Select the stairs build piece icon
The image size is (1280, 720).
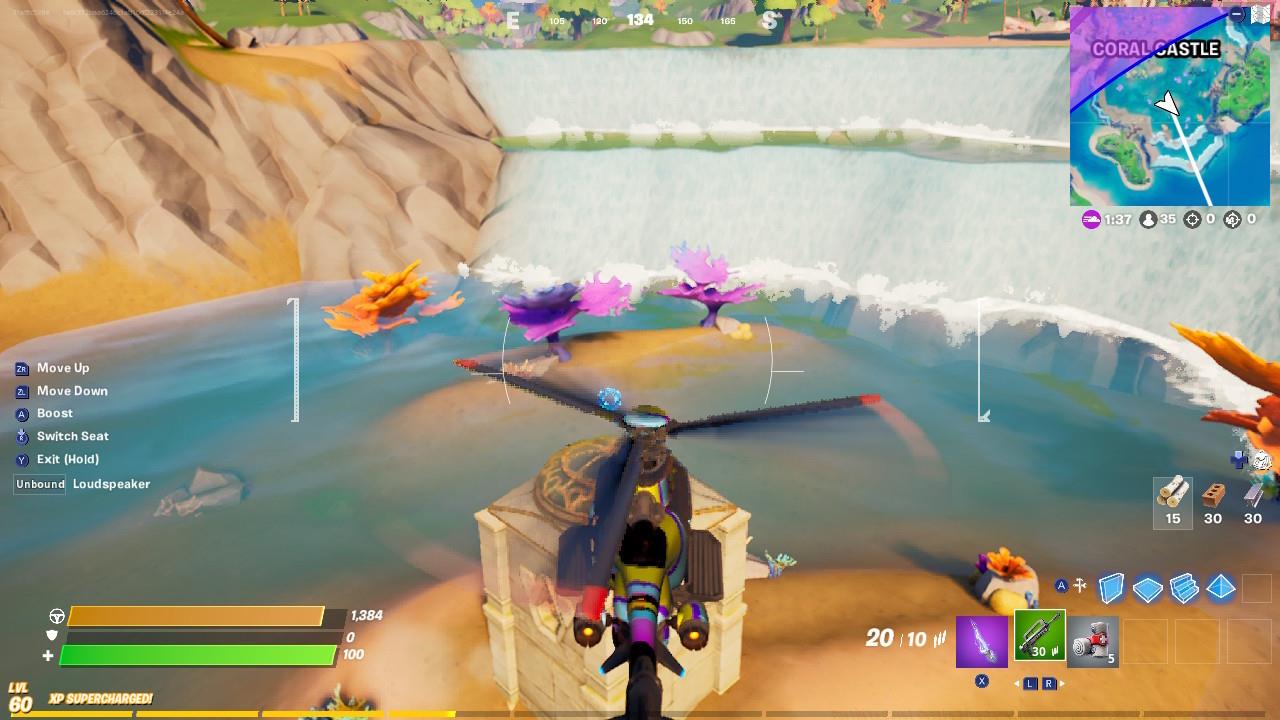click(1184, 588)
